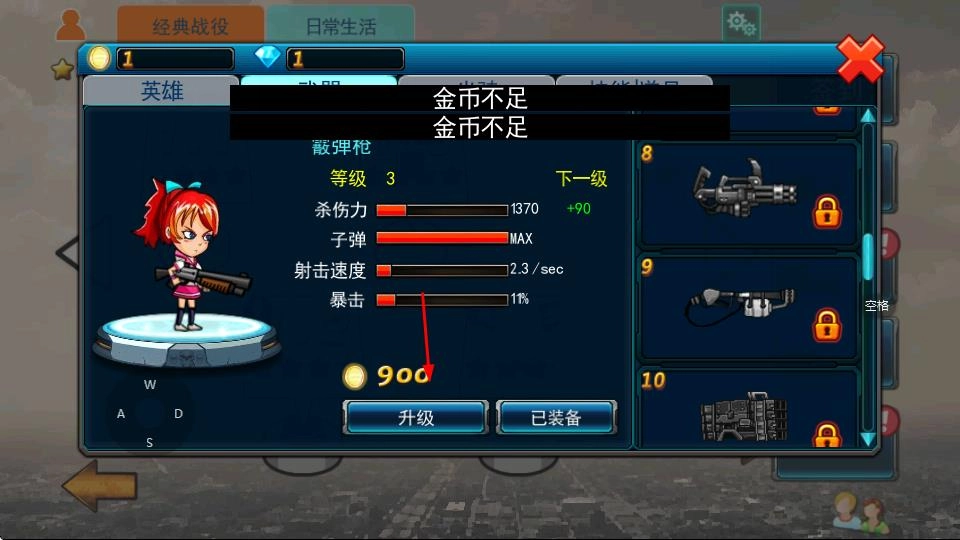The image size is (960, 540).
Task: Select locked weapon number 10
Action: tap(748, 410)
